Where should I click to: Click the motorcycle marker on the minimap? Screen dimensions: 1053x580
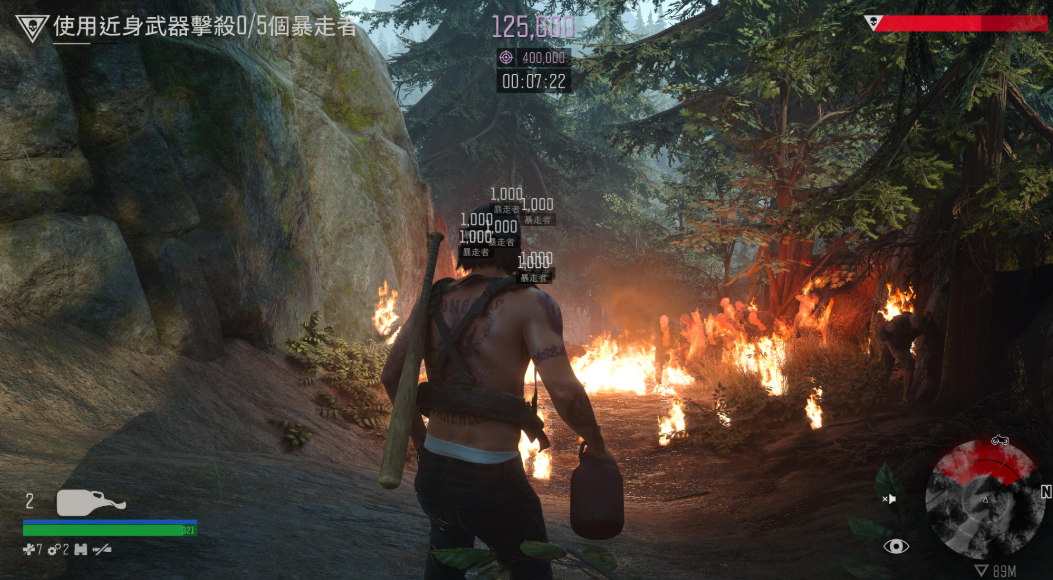coord(999,441)
